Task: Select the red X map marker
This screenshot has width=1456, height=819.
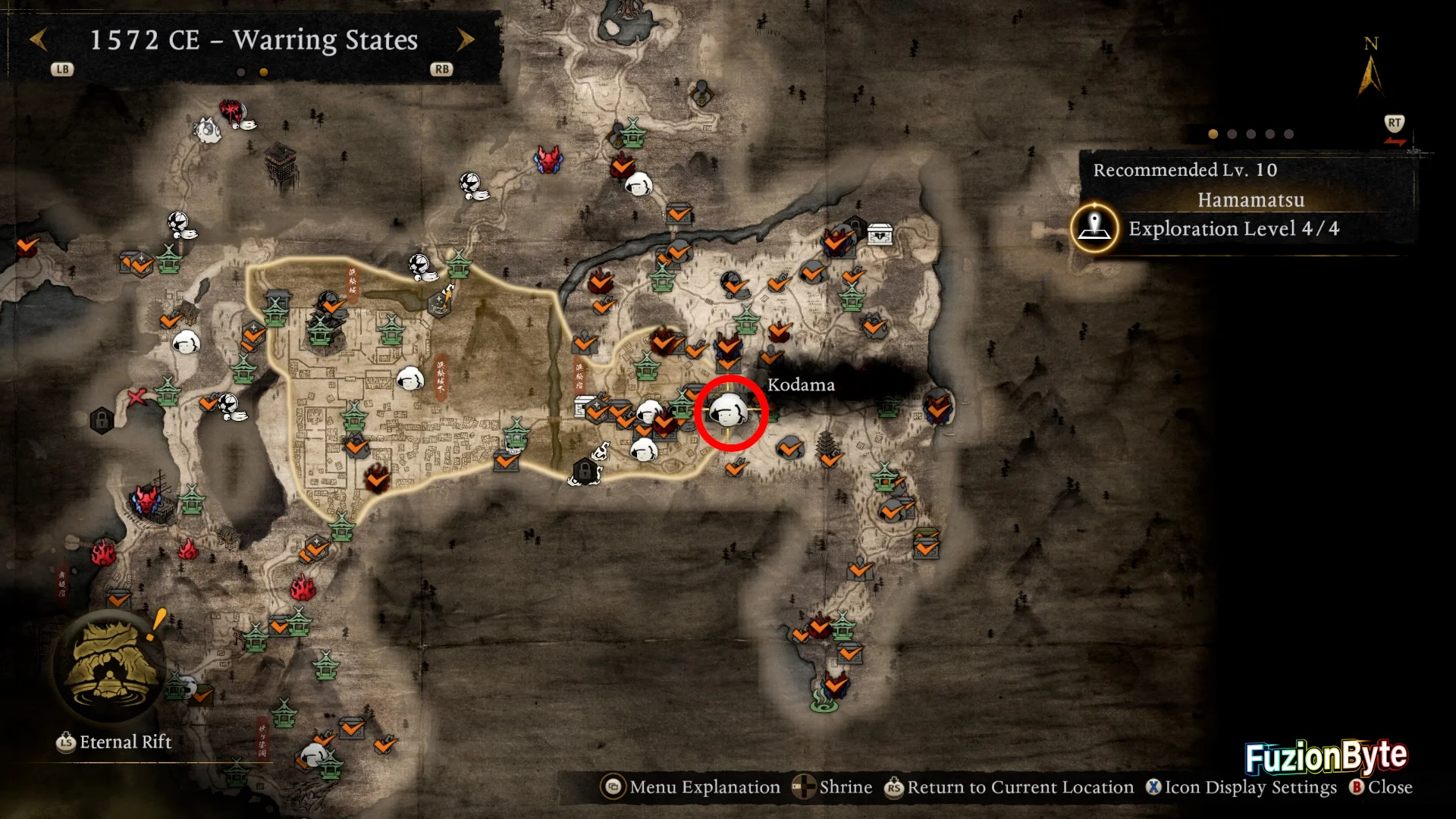Action: coord(136,397)
